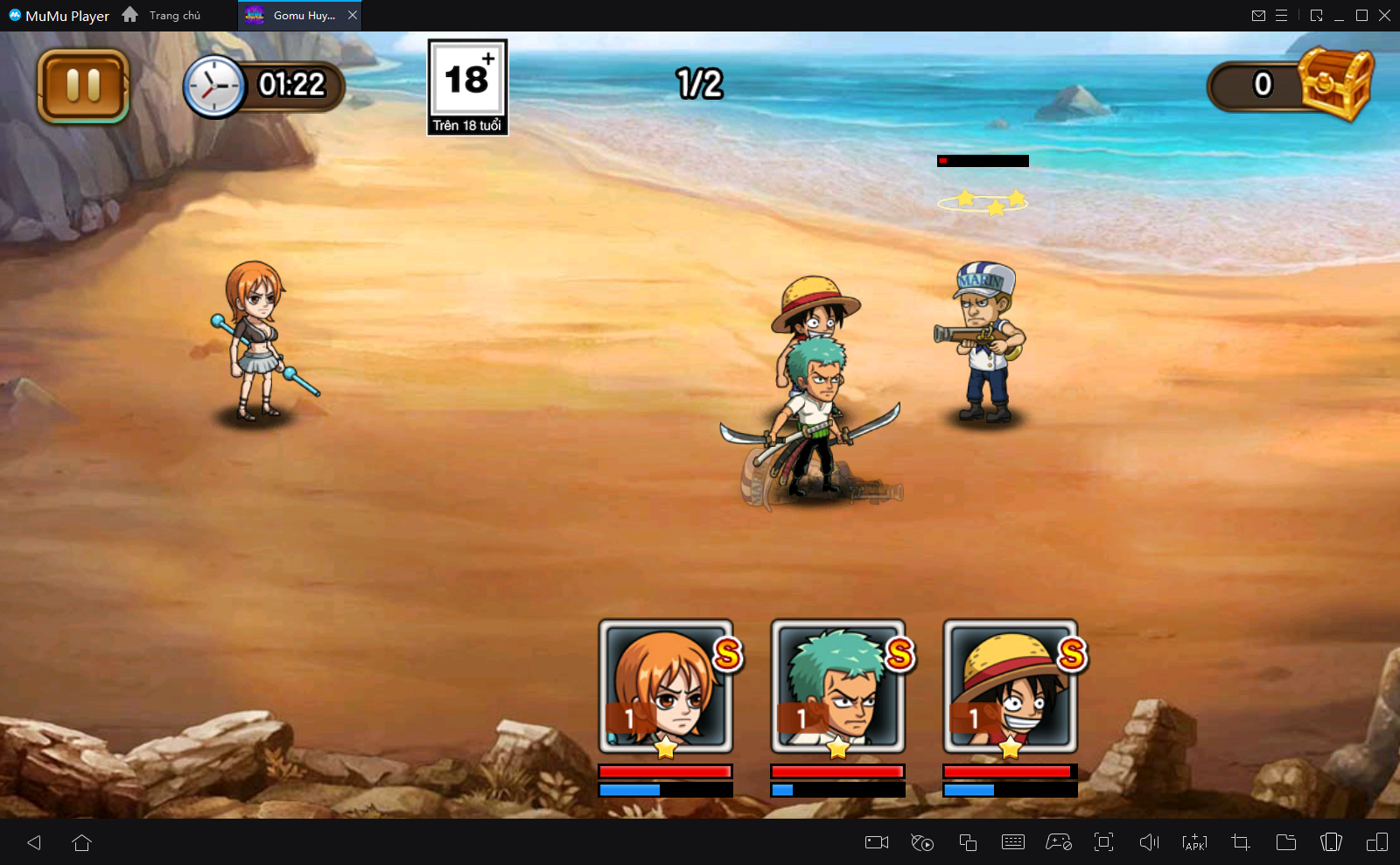Close the Gomu Huy... game tab
The width and height of the screenshot is (1400, 865).
coord(353,15)
